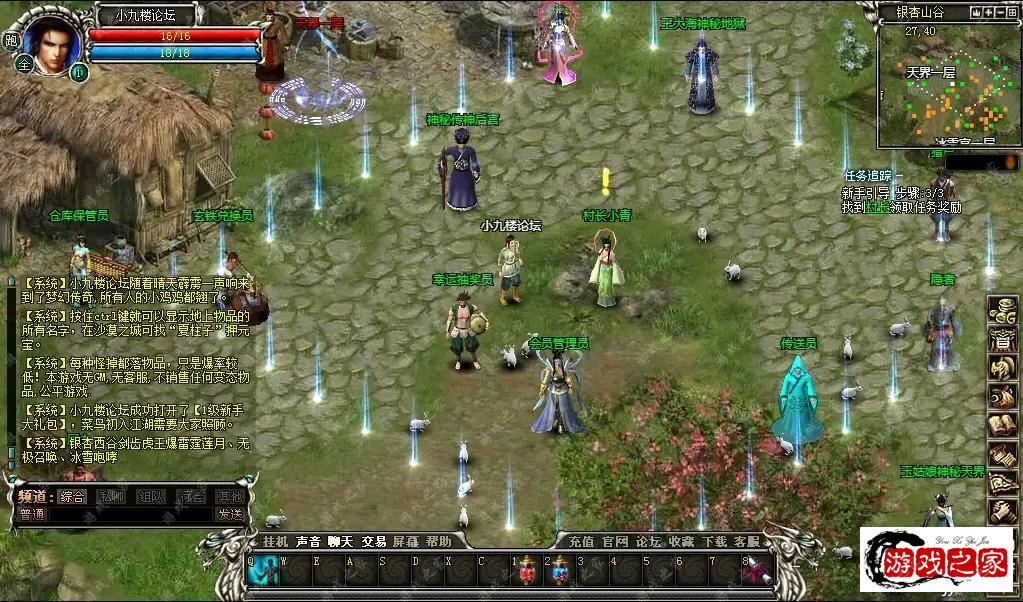Focus the chat message input field
Image resolution: width=1023 pixels, height=602 pixels.
[x=130, y=514]
